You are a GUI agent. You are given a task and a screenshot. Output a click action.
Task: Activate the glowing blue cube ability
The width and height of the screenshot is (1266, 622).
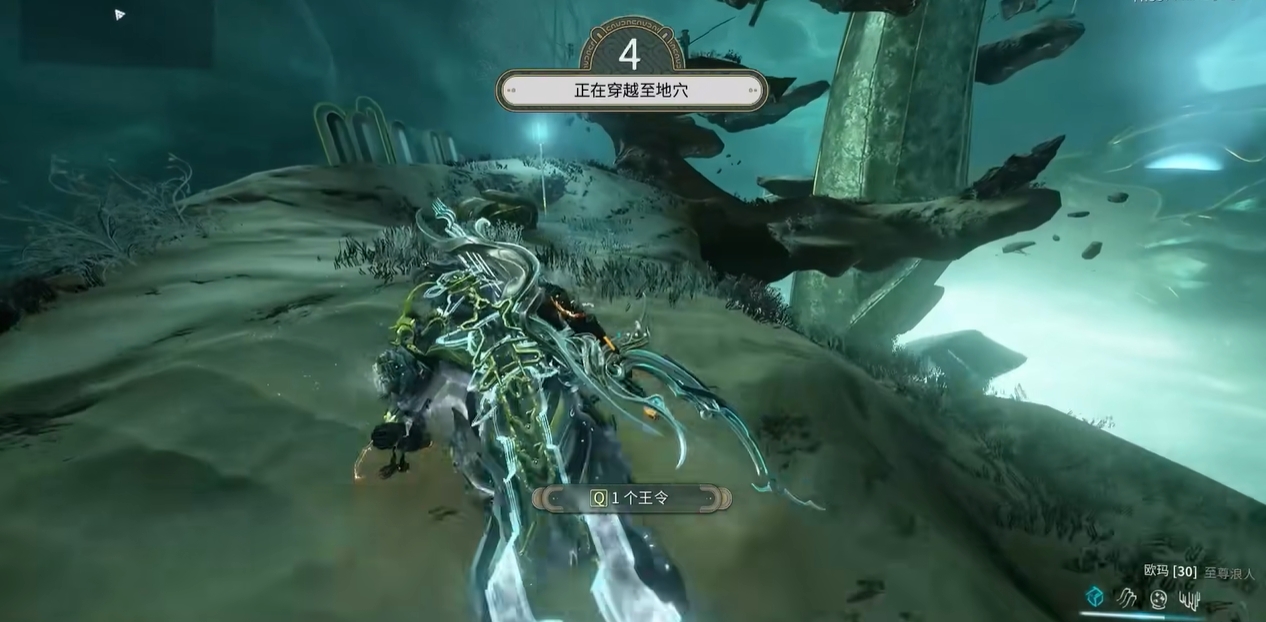tap(1095, 597)
